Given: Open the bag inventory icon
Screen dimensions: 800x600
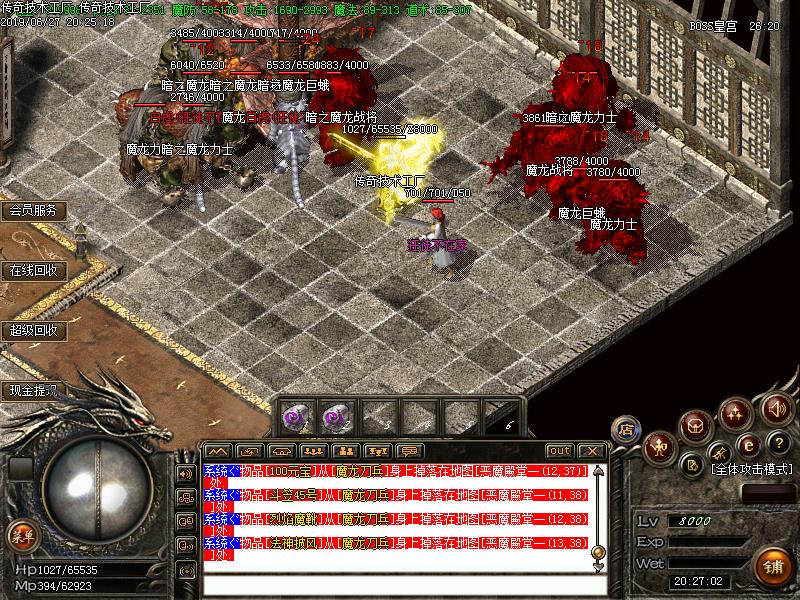Looking at the screenshot, I should pos(697,425).
